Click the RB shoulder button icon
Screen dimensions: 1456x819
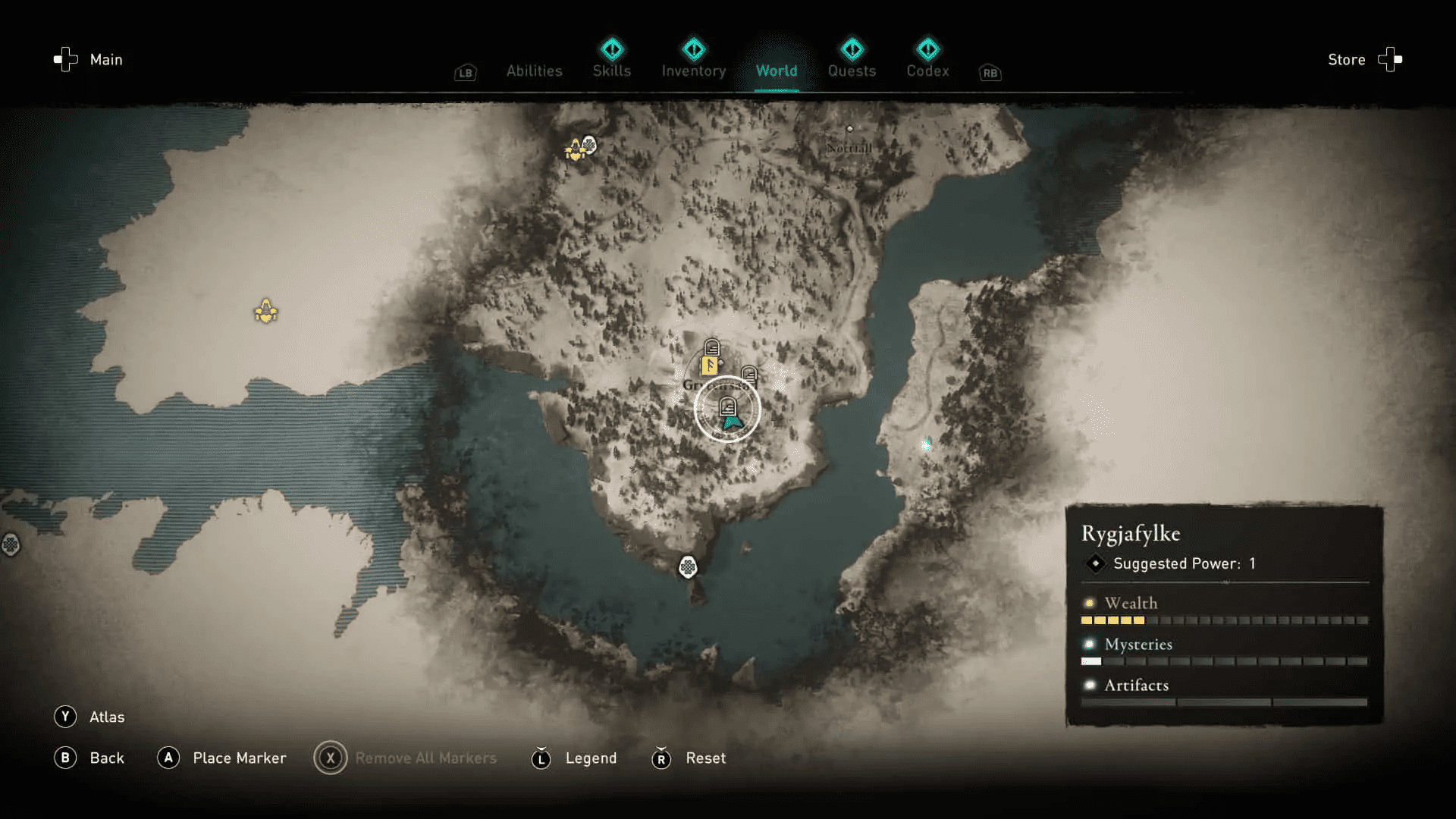tap(990, 73)
